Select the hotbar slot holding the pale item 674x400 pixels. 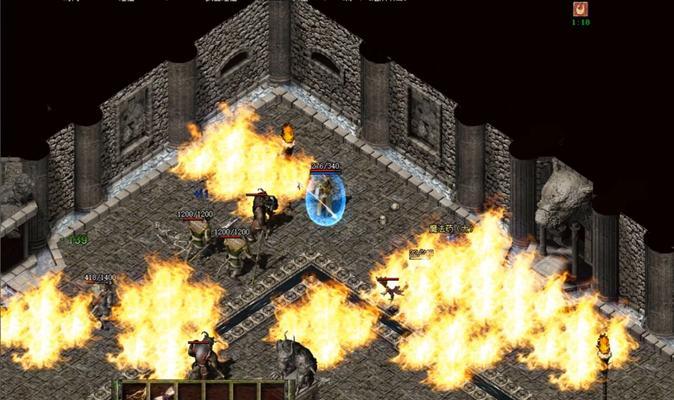click(x=166, y=392)
